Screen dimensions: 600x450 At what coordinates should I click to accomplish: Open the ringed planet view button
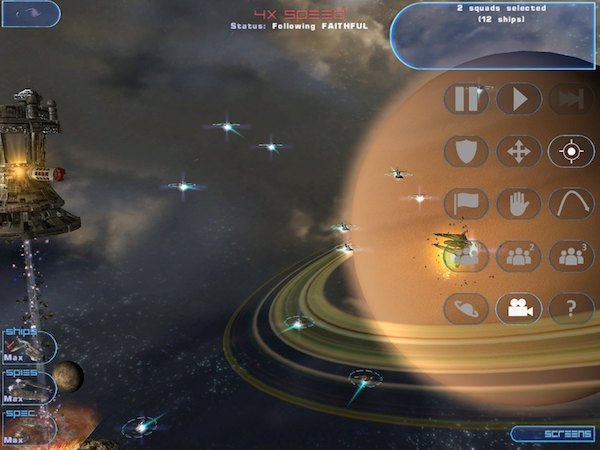(x=466, y=308)
